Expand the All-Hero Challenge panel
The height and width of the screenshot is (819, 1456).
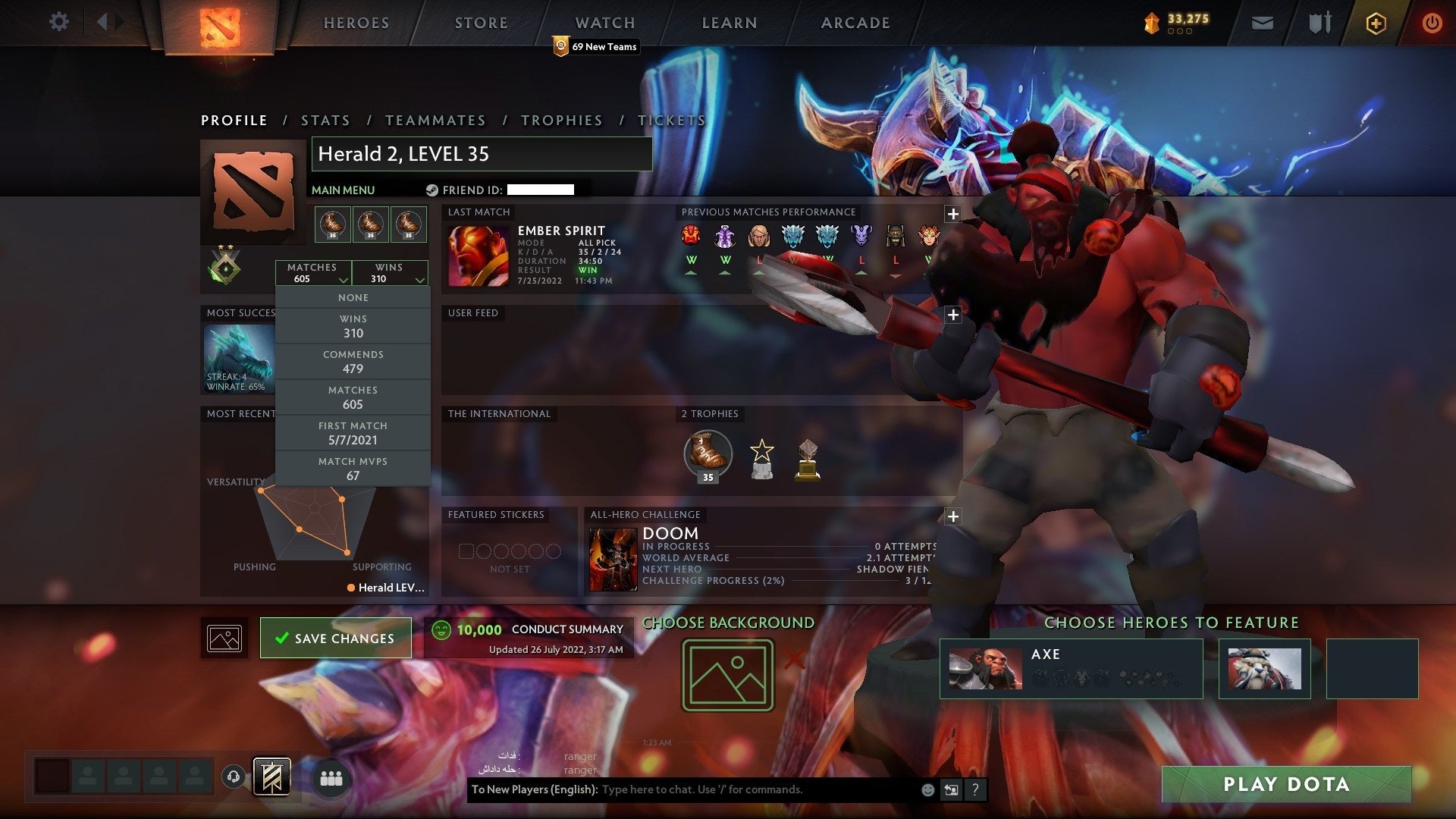coord(953,516)
